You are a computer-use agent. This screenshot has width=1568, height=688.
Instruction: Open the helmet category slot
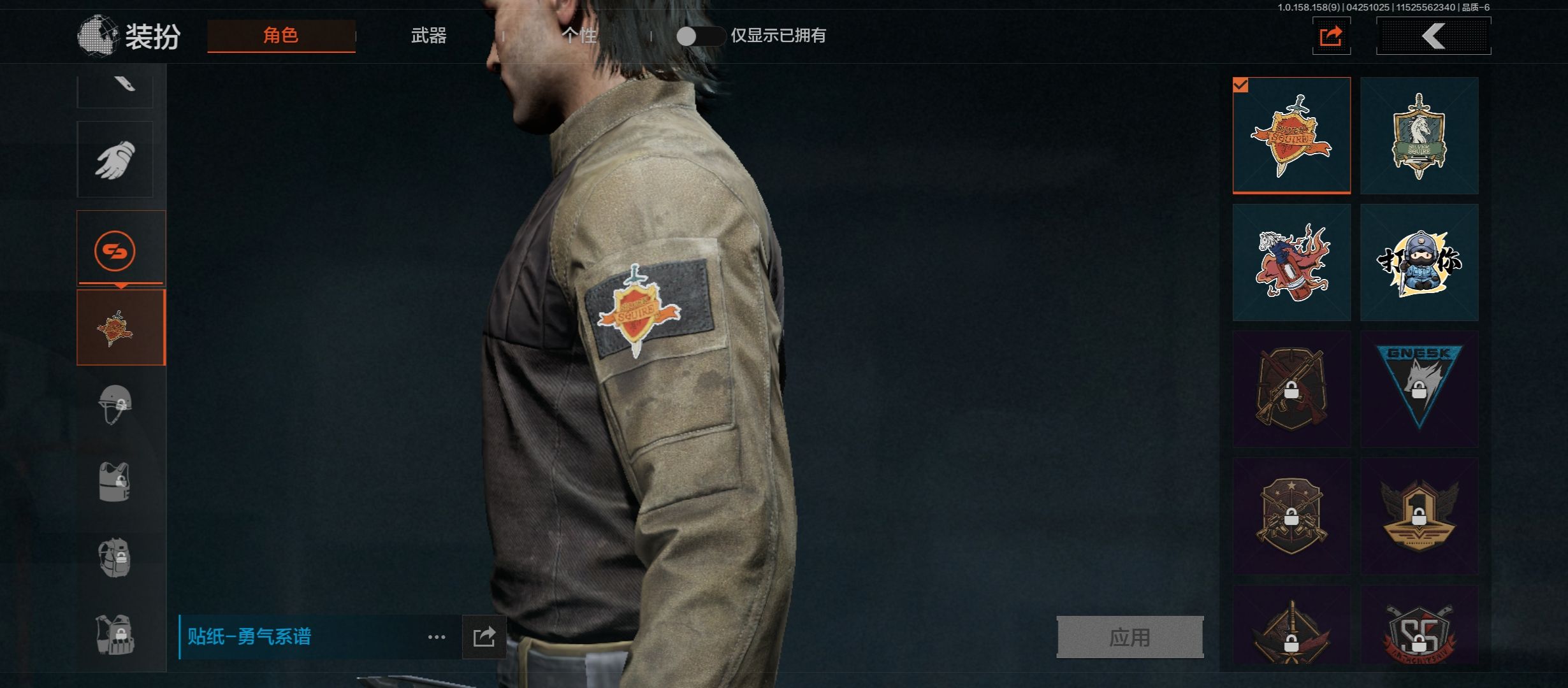(x=115, y=404)
